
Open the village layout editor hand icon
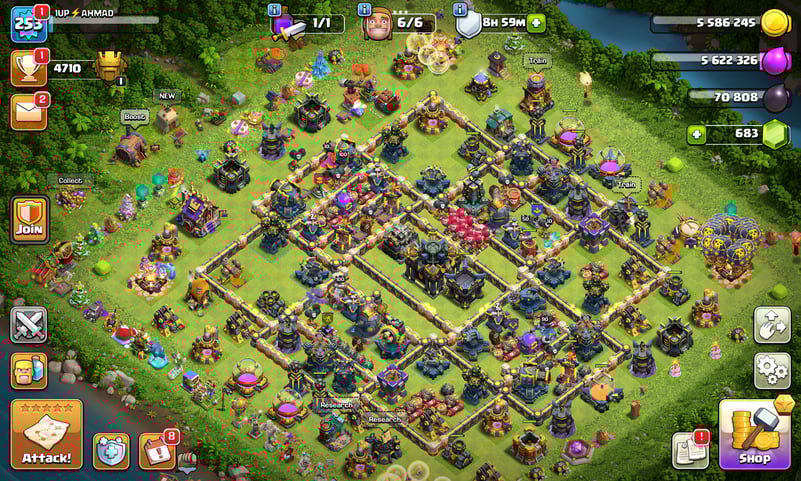tap(772, 325)
